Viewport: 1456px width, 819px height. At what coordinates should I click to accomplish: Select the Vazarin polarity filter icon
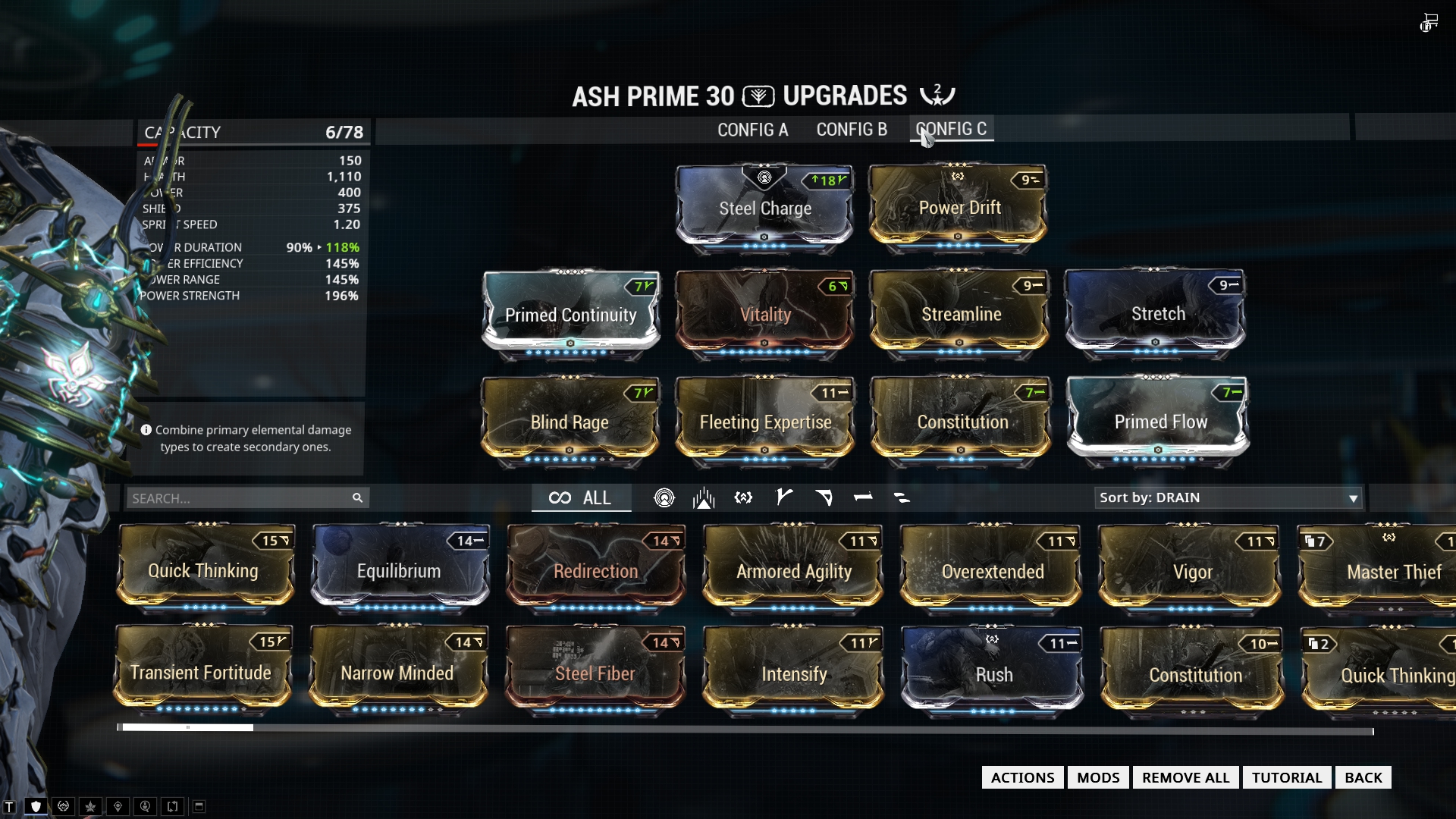(824, 497)
